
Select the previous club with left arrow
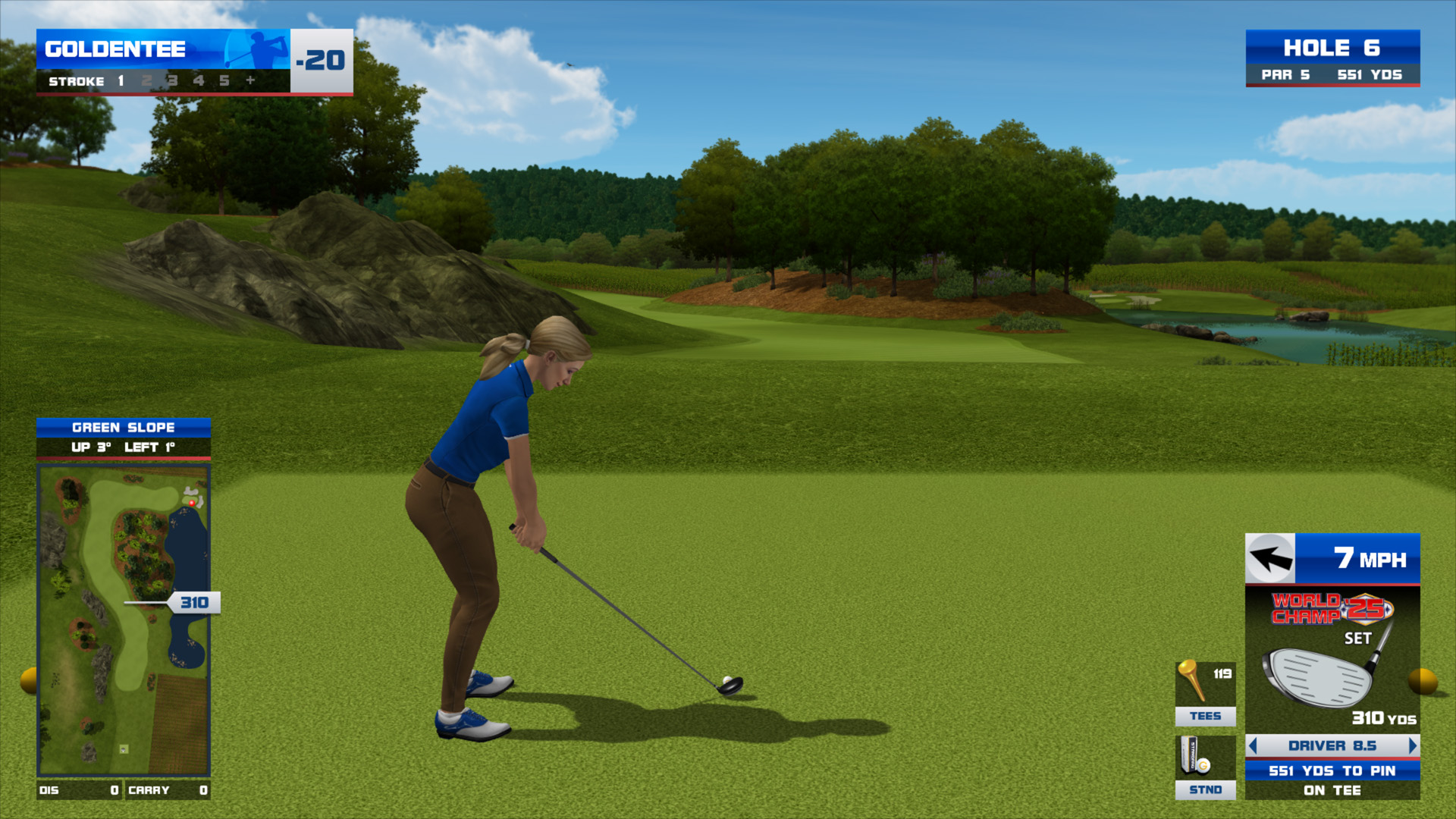coord(1253,745)
